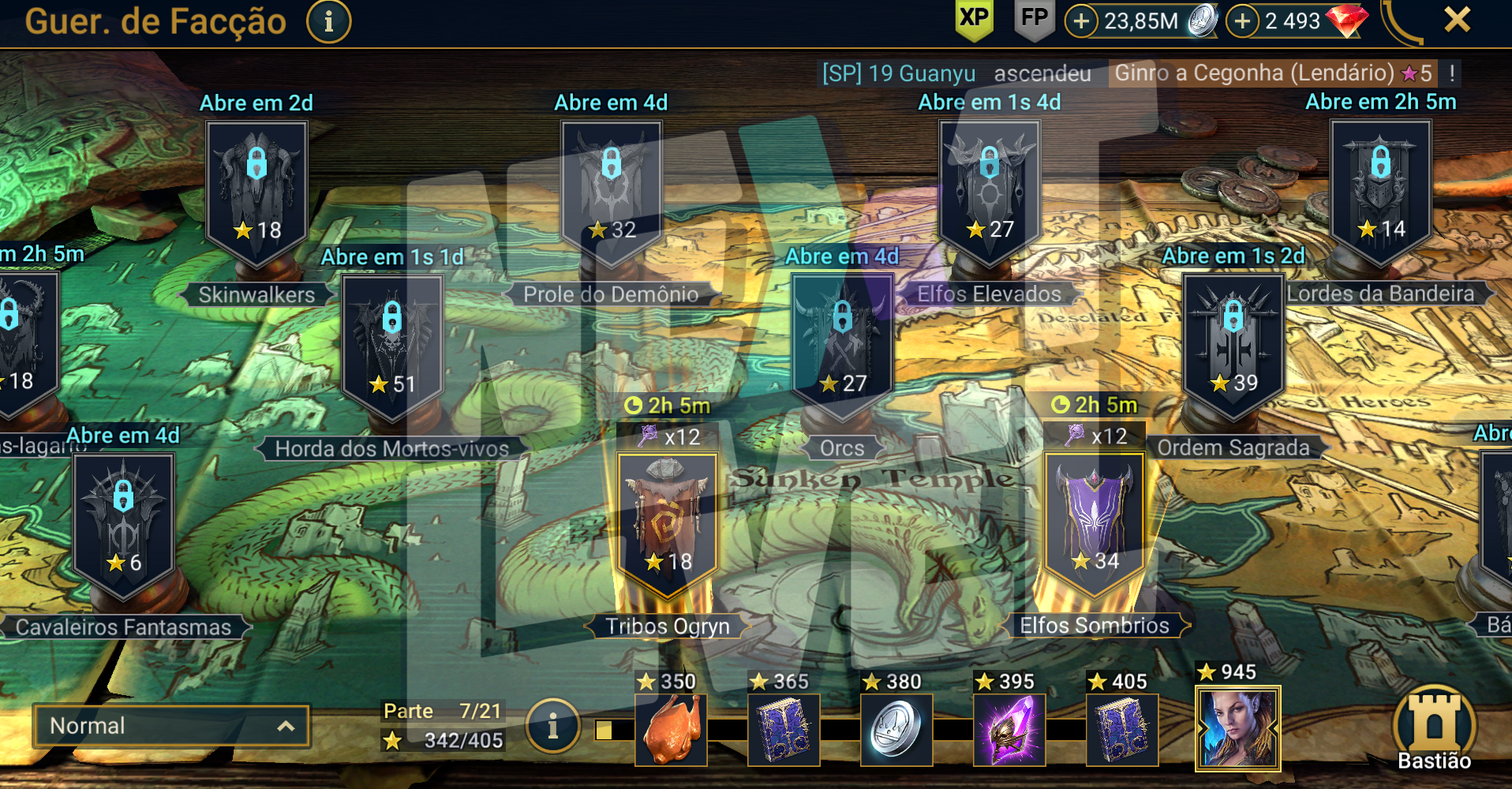Add more silver with the plus button
The image size is (1512, 789).
click(x=1081, y=21)
